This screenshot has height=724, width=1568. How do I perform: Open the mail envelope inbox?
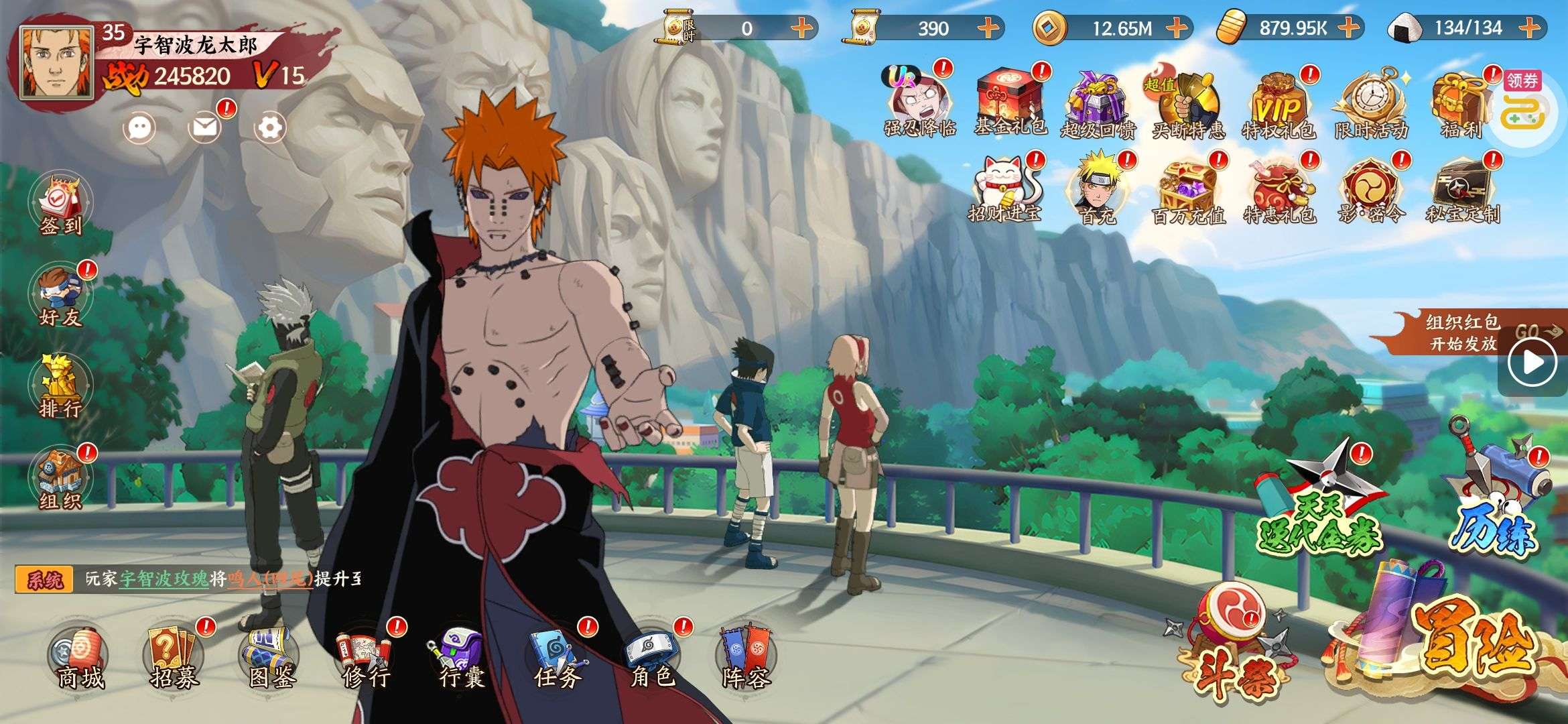[x=205, y=127]
